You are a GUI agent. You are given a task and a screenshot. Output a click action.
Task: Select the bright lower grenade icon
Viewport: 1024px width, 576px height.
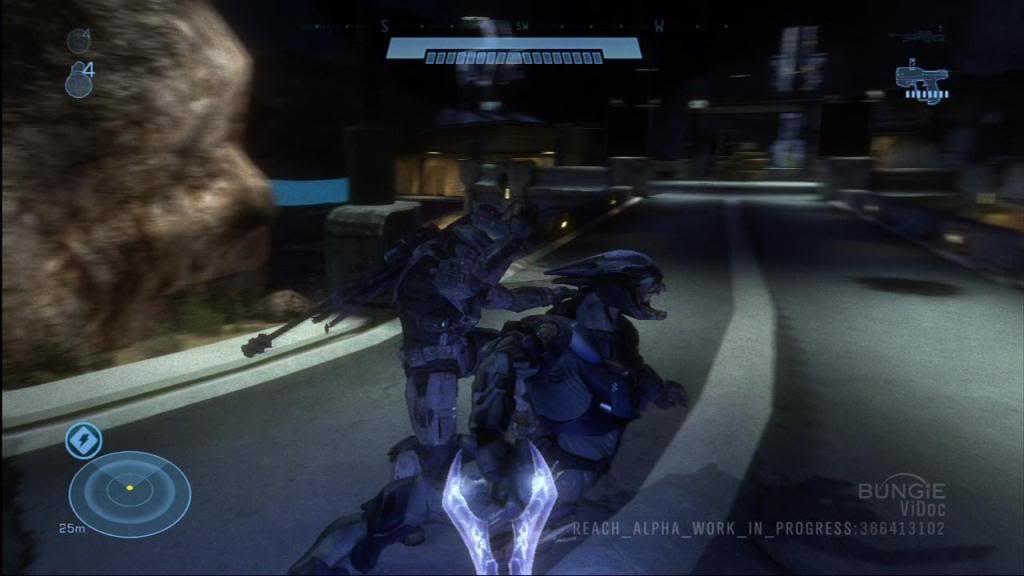click(x=79, y=82)
